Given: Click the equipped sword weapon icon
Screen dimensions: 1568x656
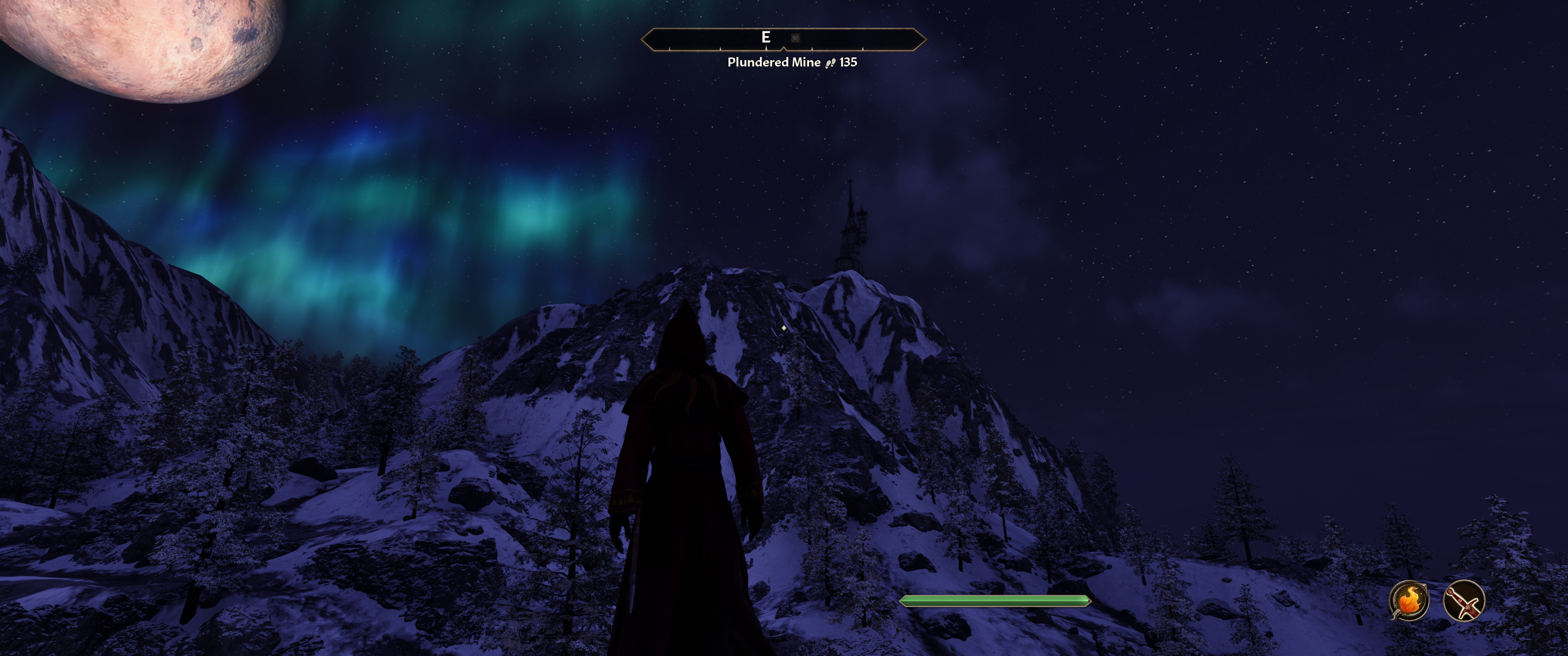Looking at the screenshot, I should click(x=1463, y=600).
